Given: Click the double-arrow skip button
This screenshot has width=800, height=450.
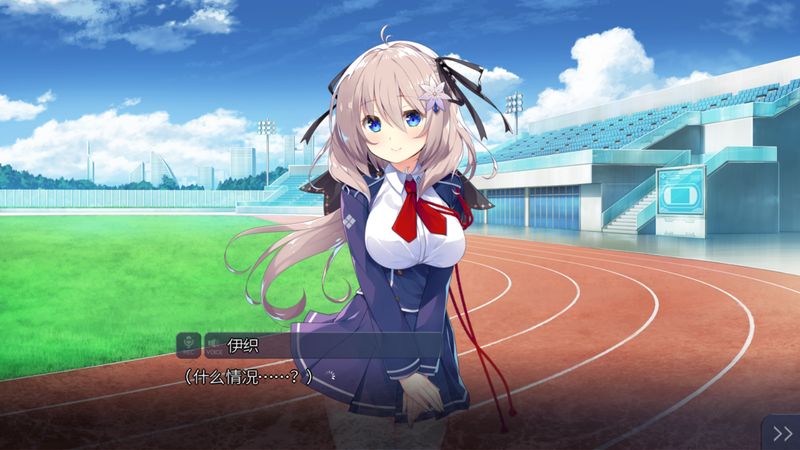Looking at the screenshot, I should pyautogui.click(x=781, y=432).
